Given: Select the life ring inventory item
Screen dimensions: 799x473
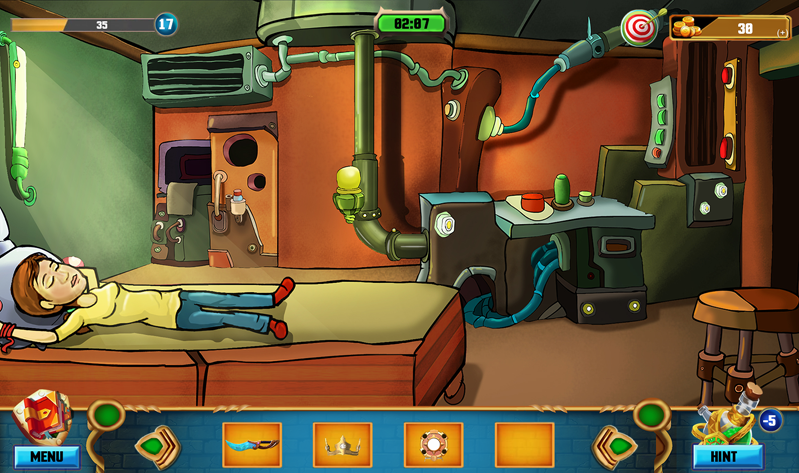Looking at the screenshot, I should [433, 445].
